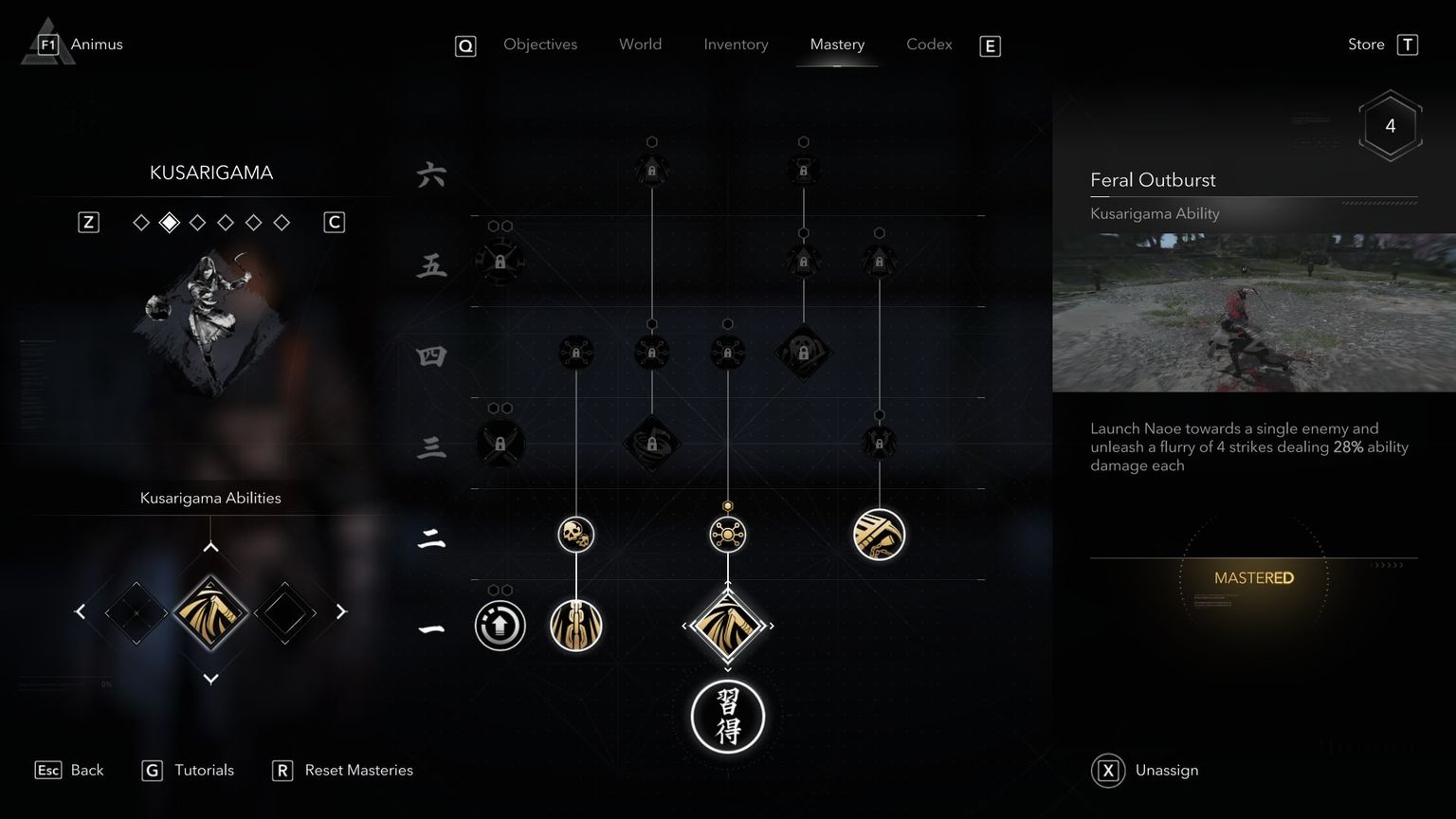Select the upgrade arrow node left of row one
Image resolution: width=1456 pixels, height=819 pixels.
click(x=500, y=626)
